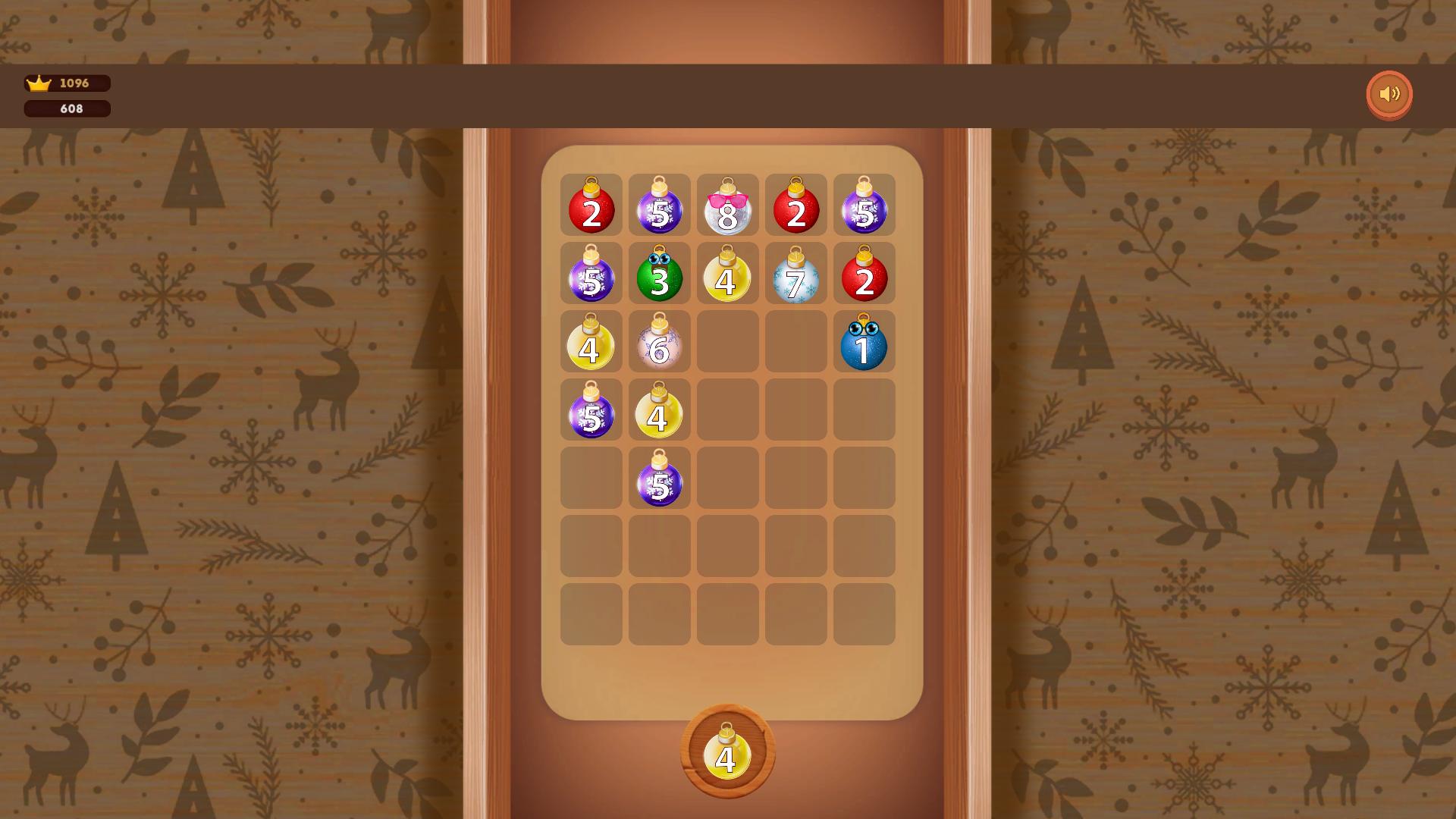Image resolution: width=1456 pixels, height=819 pixels.
Task: Click the next ball preview showing 4
Action: (x=726, y=756)
